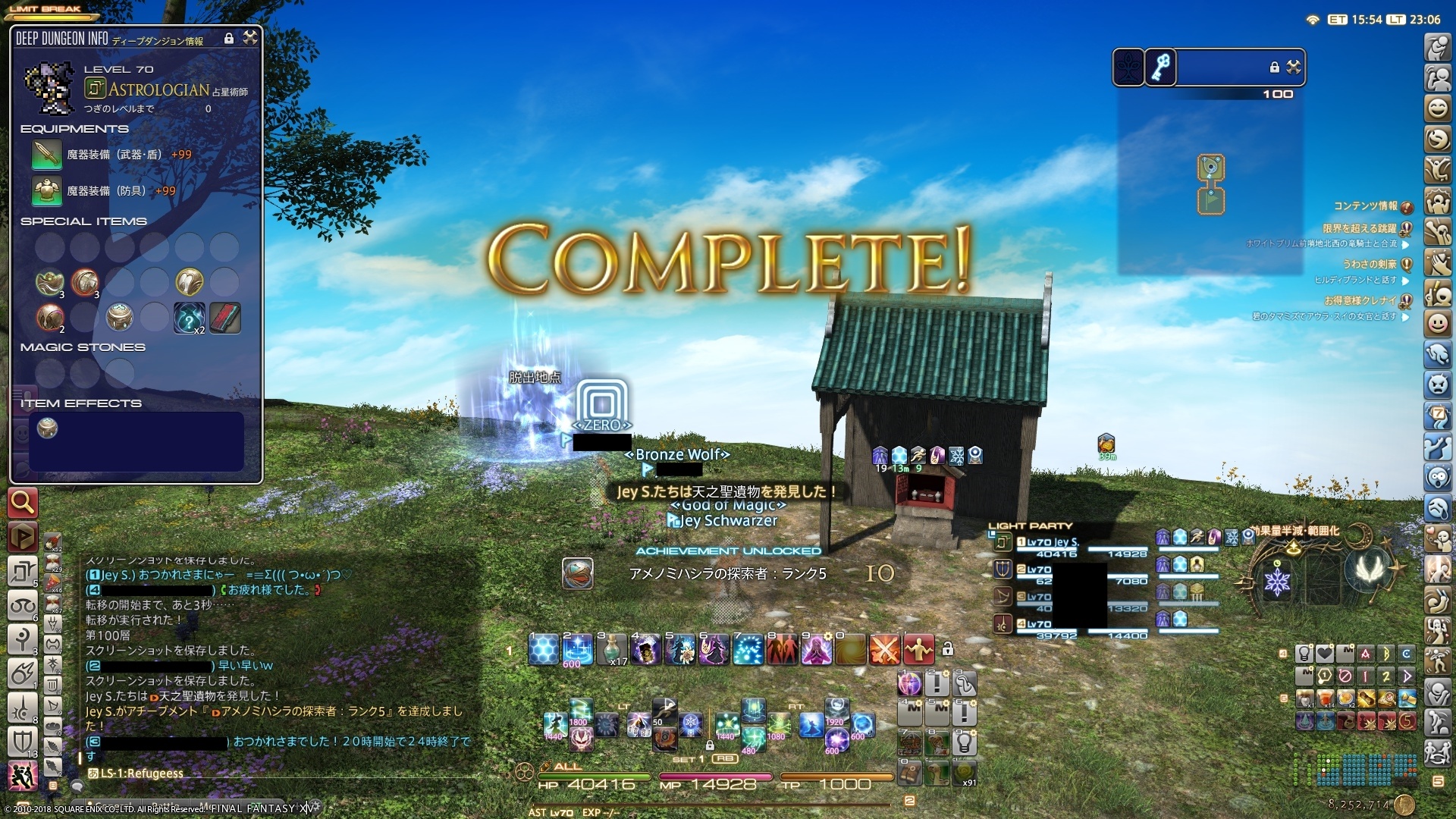Select the armor equipment icon
Image resolution: width=1456 pixels, height=819 pixels.
(46, 191)
